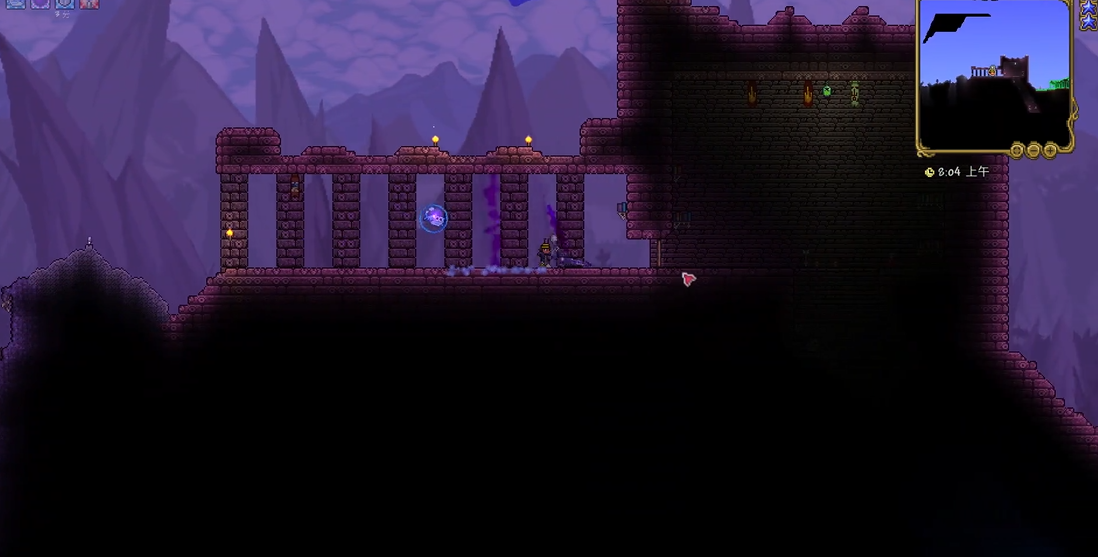Click the minimap in the gold frame
The height and width of the screenshot is (557, 1098).
(x=994, y=75)
